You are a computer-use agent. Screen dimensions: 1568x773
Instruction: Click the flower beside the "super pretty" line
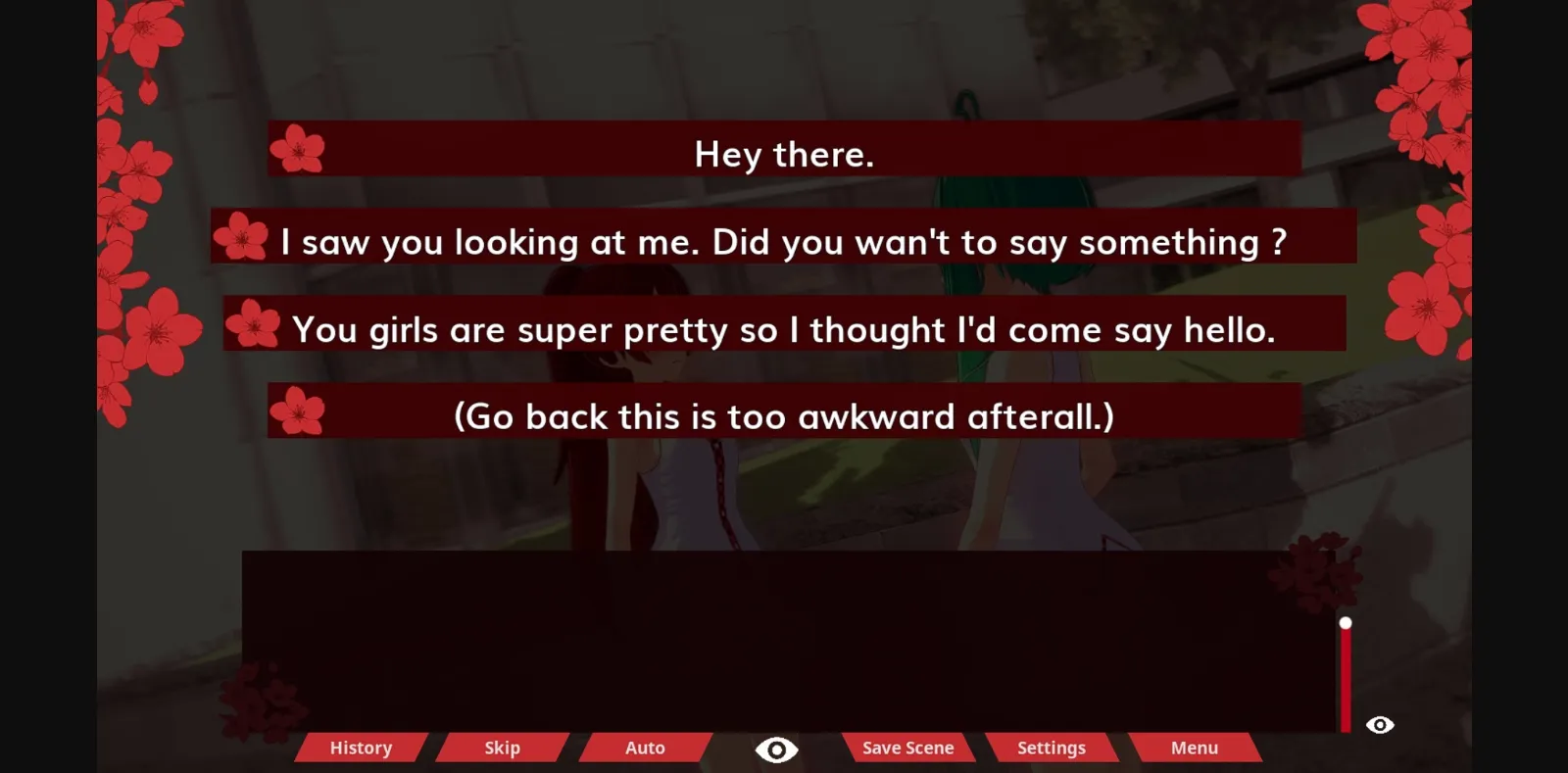[x=253, y=326]
